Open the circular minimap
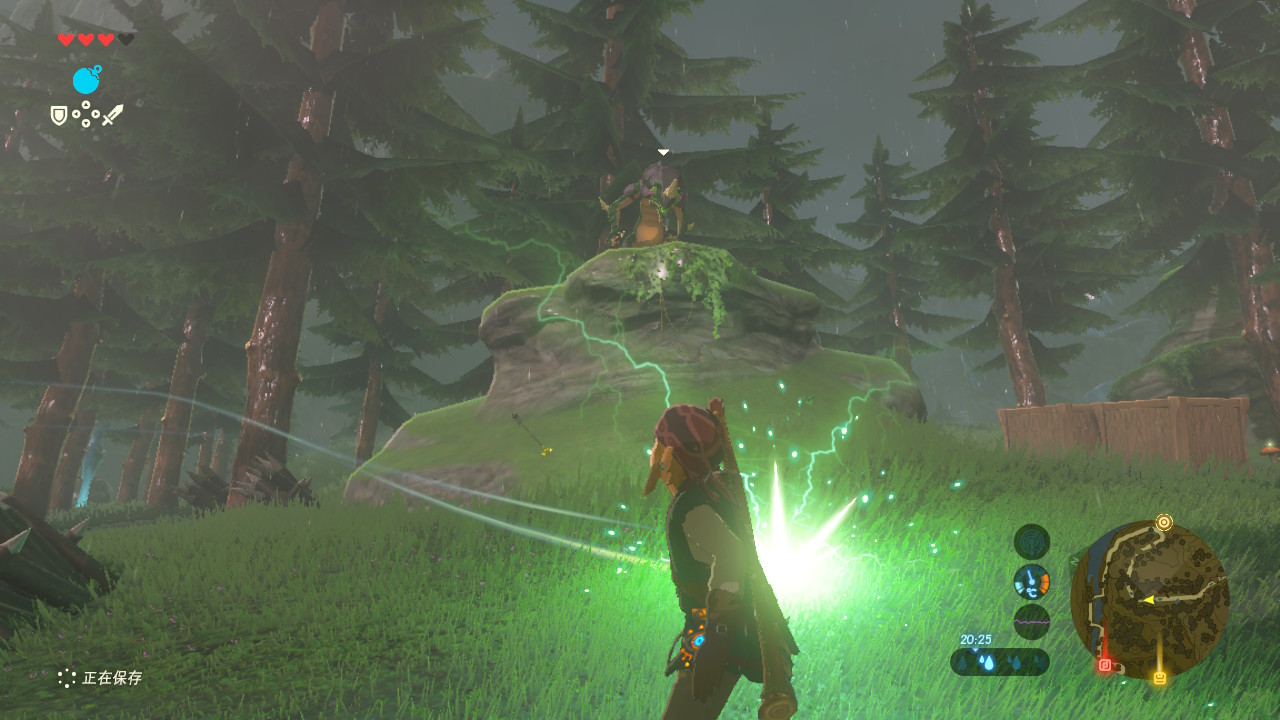Image resolution: width=1280 pixels, height=720 pixels. tap(1149, 599)
